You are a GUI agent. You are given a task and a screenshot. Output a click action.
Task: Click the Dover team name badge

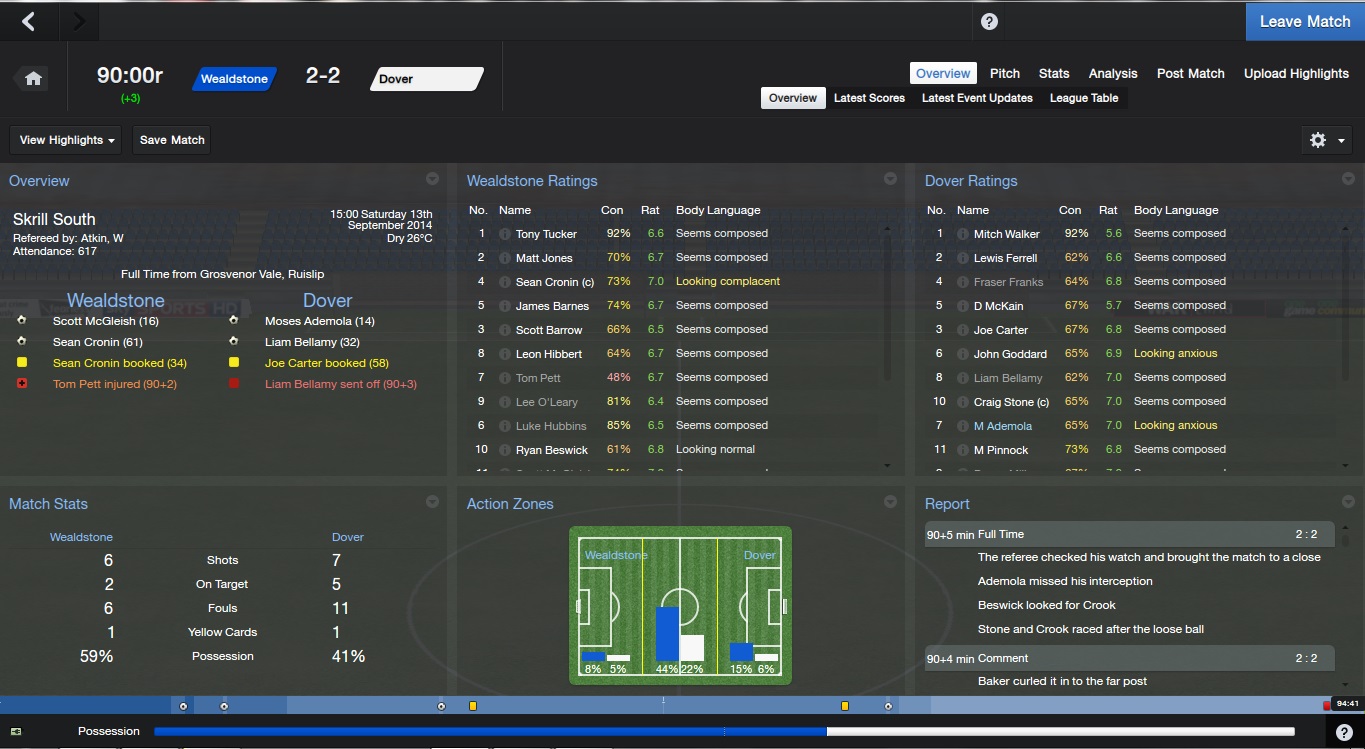pyautogui.click(x=427, y=79)
